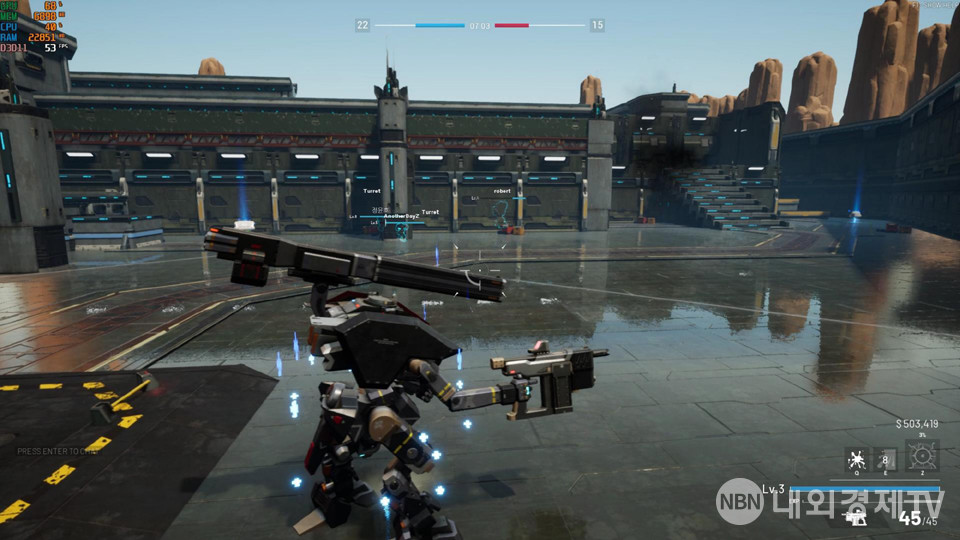Select the equipped gun weapon icon

[855, 517]
